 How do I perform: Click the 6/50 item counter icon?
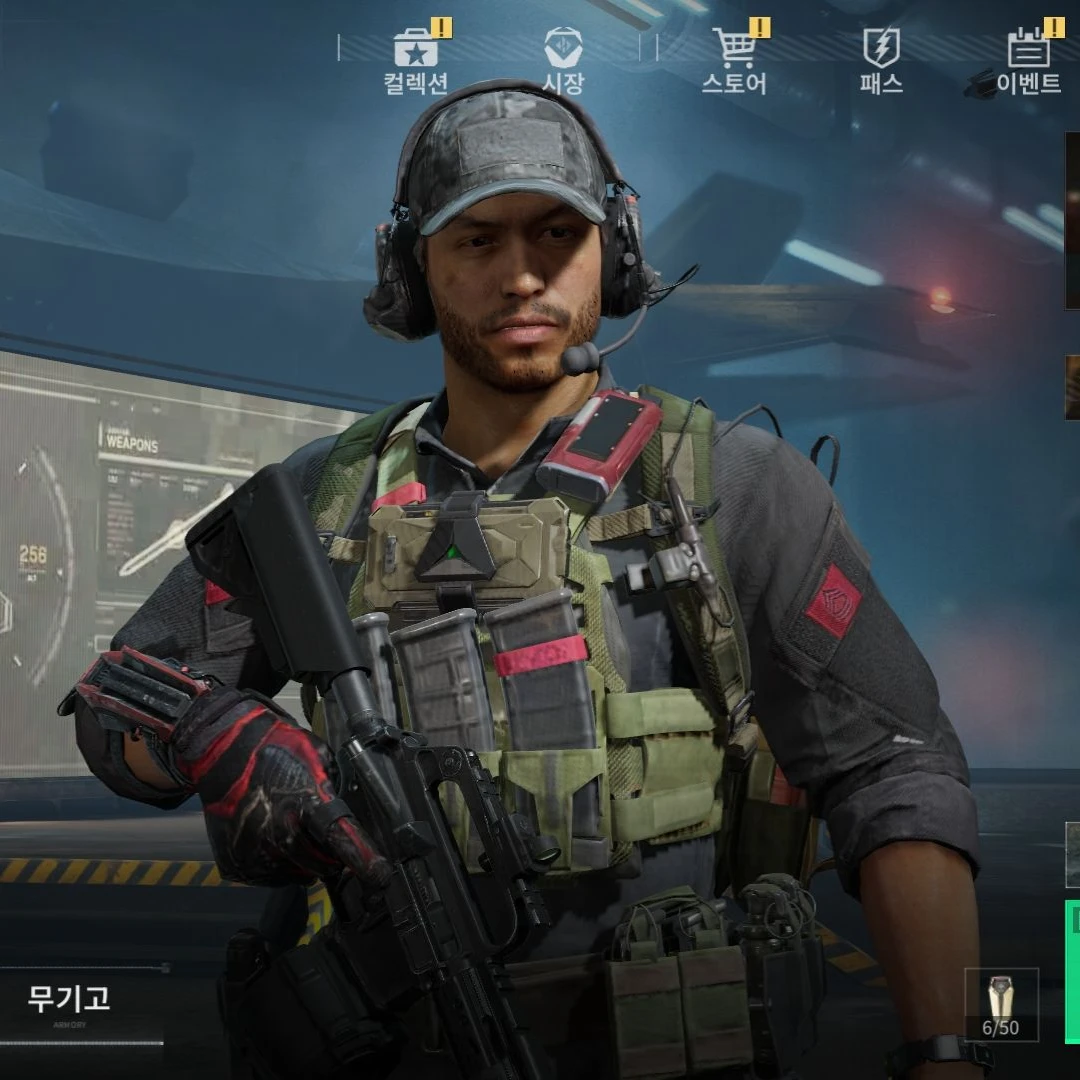[x=1001, y=1004]
